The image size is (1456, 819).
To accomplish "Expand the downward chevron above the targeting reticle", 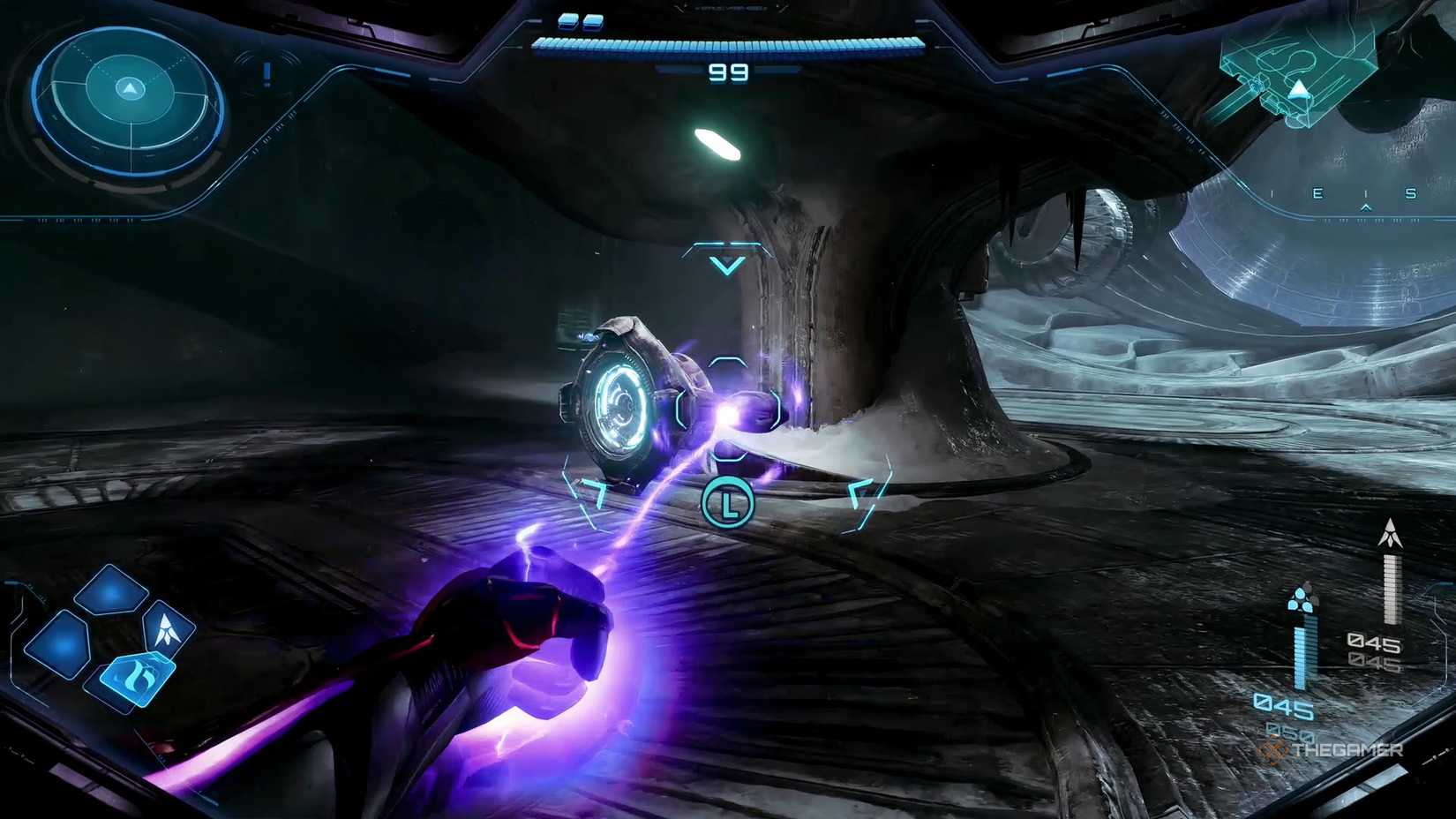I will (727, 262).
